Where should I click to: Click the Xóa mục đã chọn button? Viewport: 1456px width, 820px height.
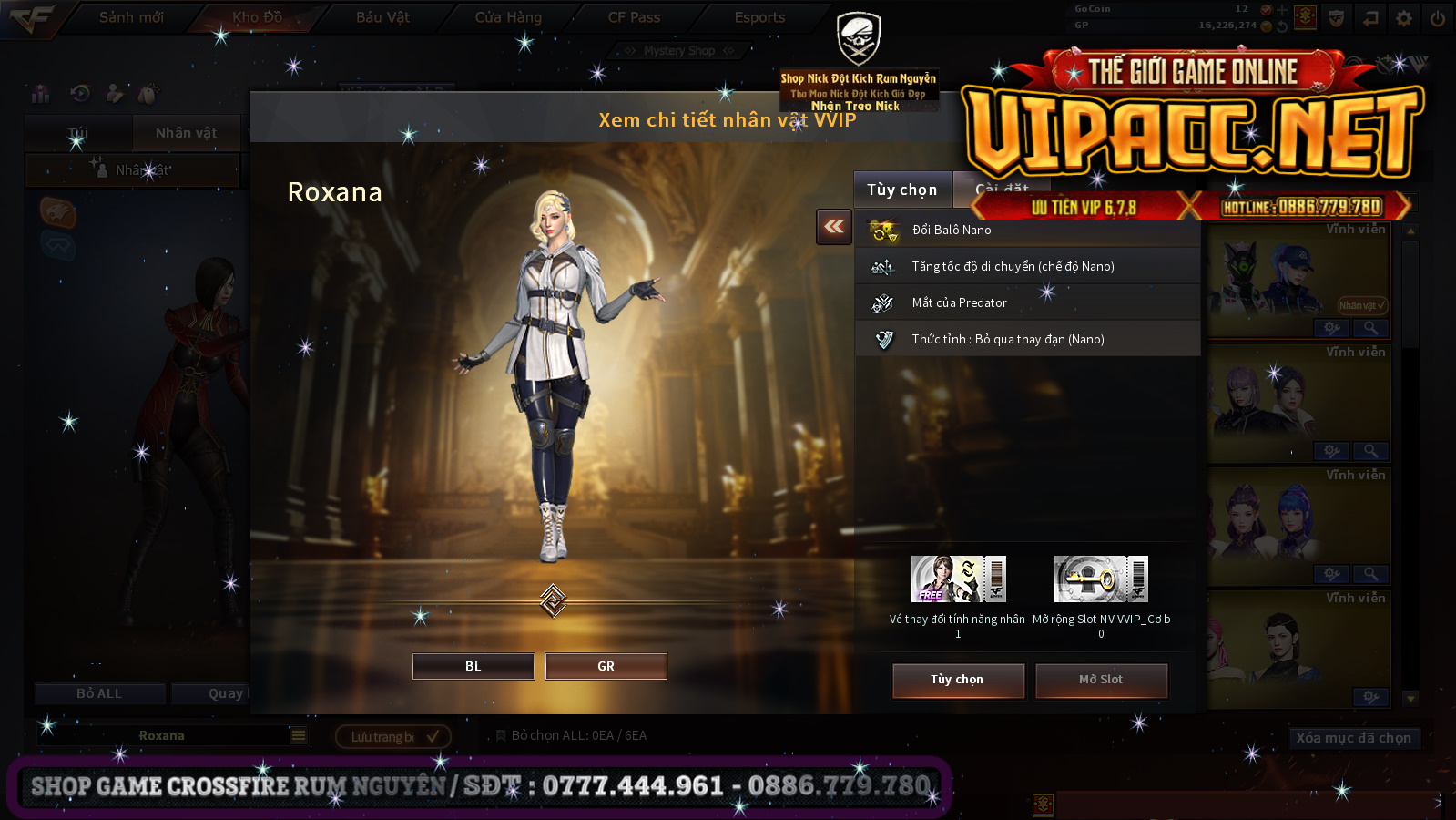(1353, 738)
